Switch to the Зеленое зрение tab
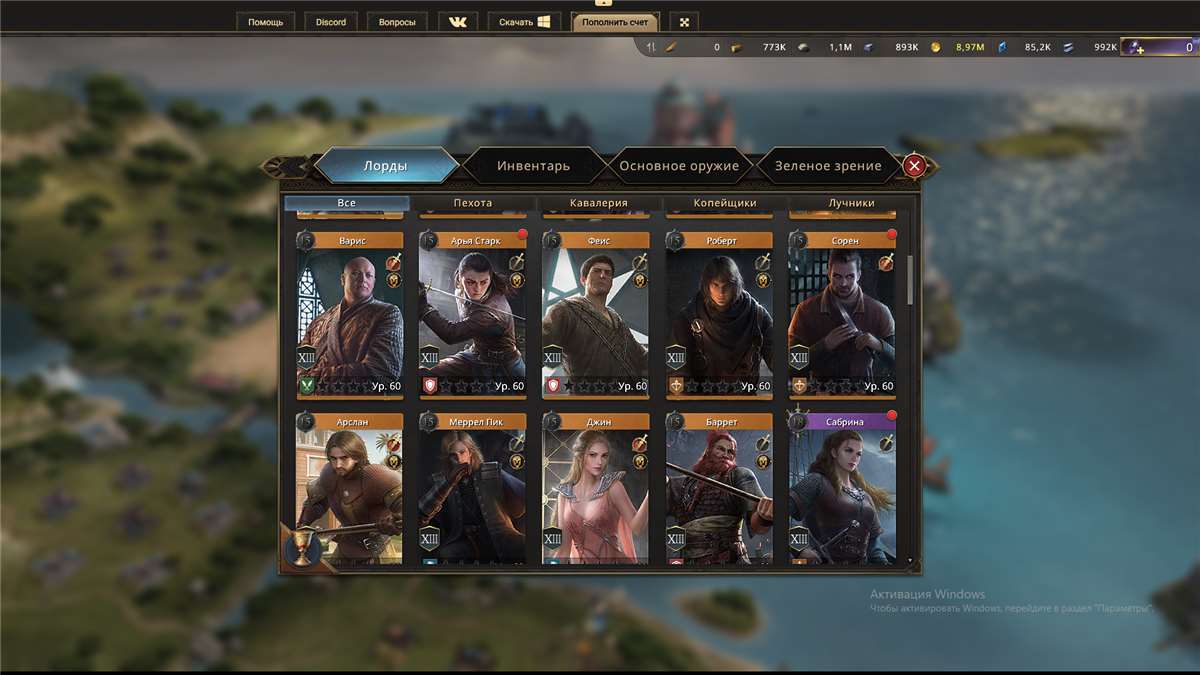 [828, 166]
